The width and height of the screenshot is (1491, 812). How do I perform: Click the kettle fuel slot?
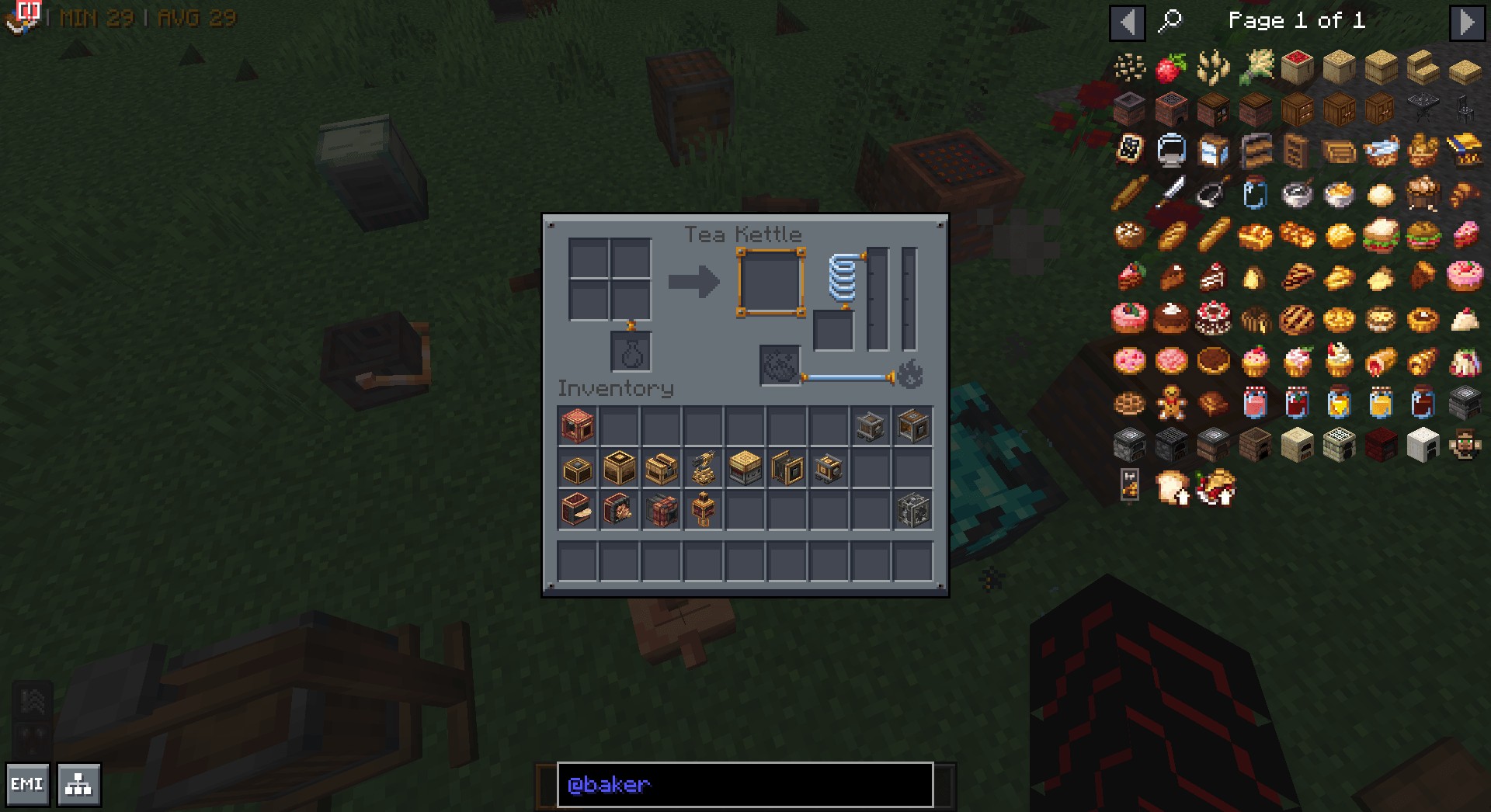point(780,366)
